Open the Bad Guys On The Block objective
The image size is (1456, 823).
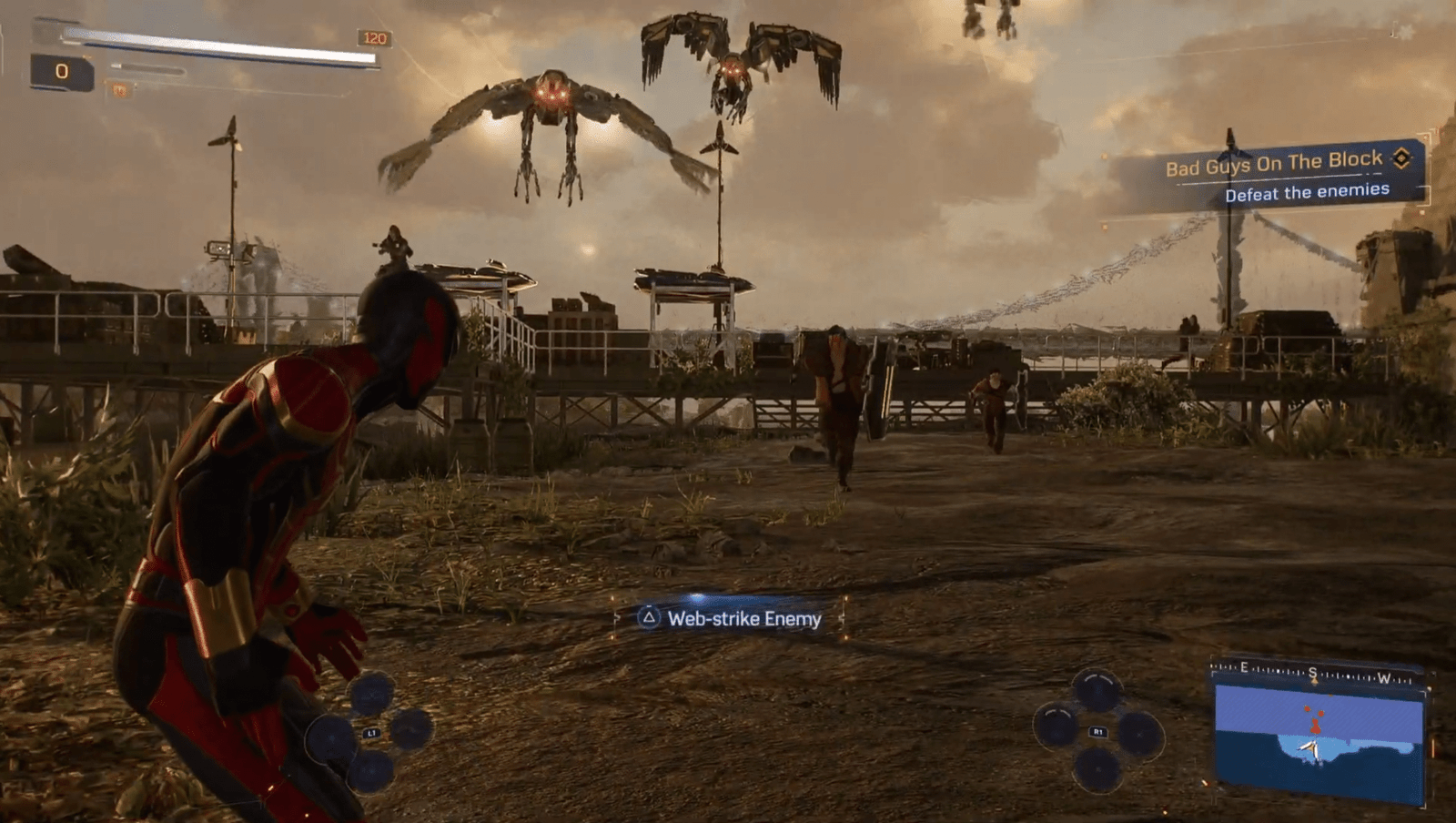(1274, 165)
